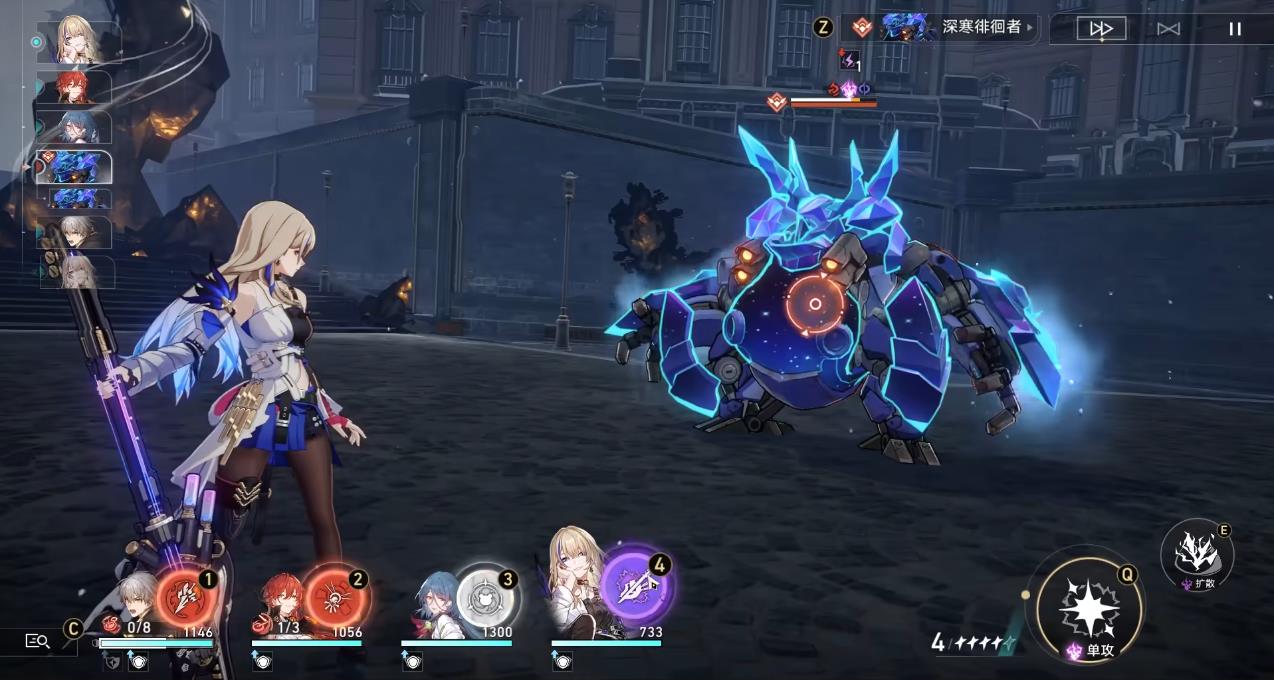Screen dimensions: 1274x680
Task: Click the highlighted blue enemy in turn order
Action: click(76, 166)
